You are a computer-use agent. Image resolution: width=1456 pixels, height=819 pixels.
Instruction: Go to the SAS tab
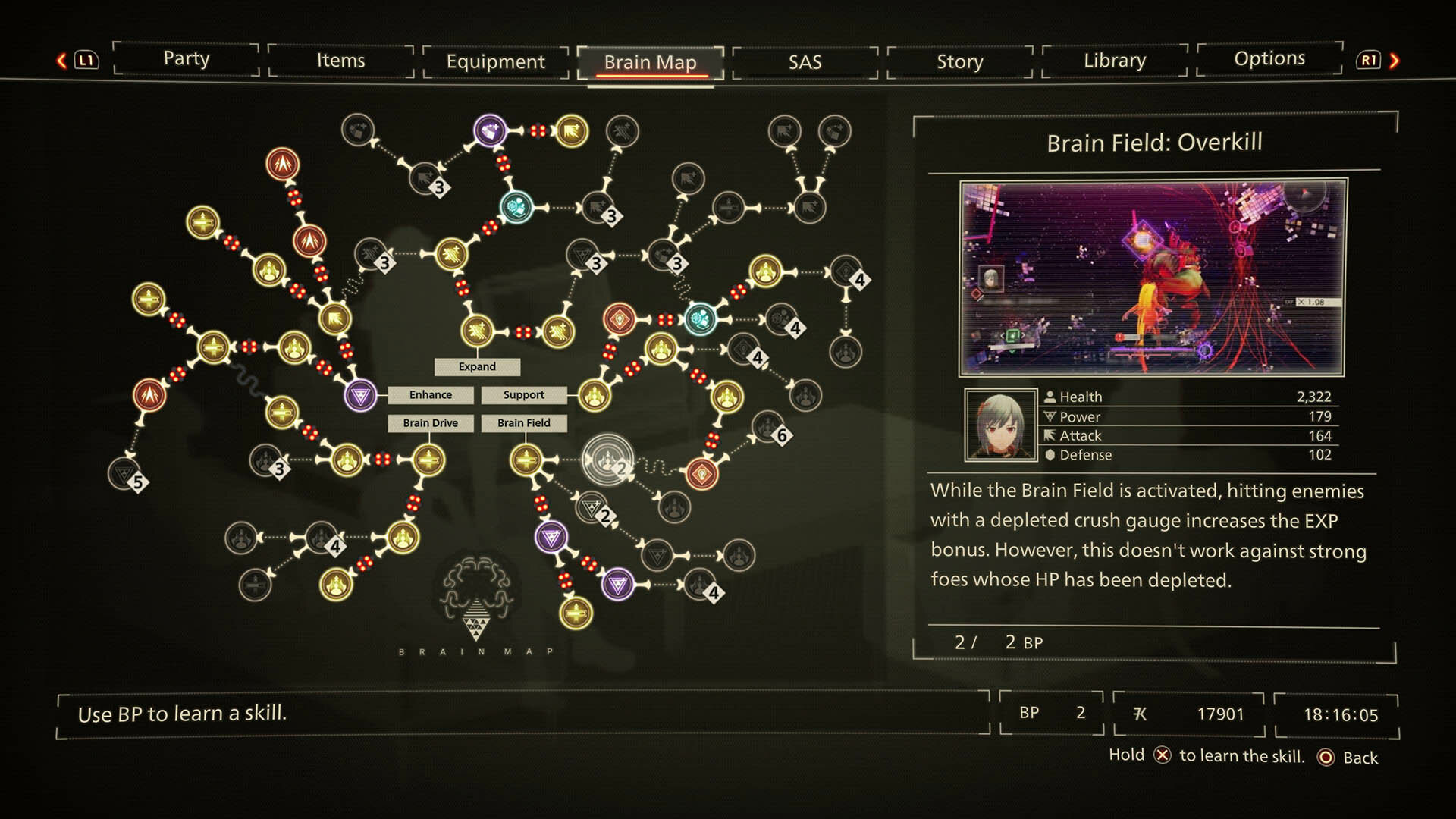coord(805,61)
